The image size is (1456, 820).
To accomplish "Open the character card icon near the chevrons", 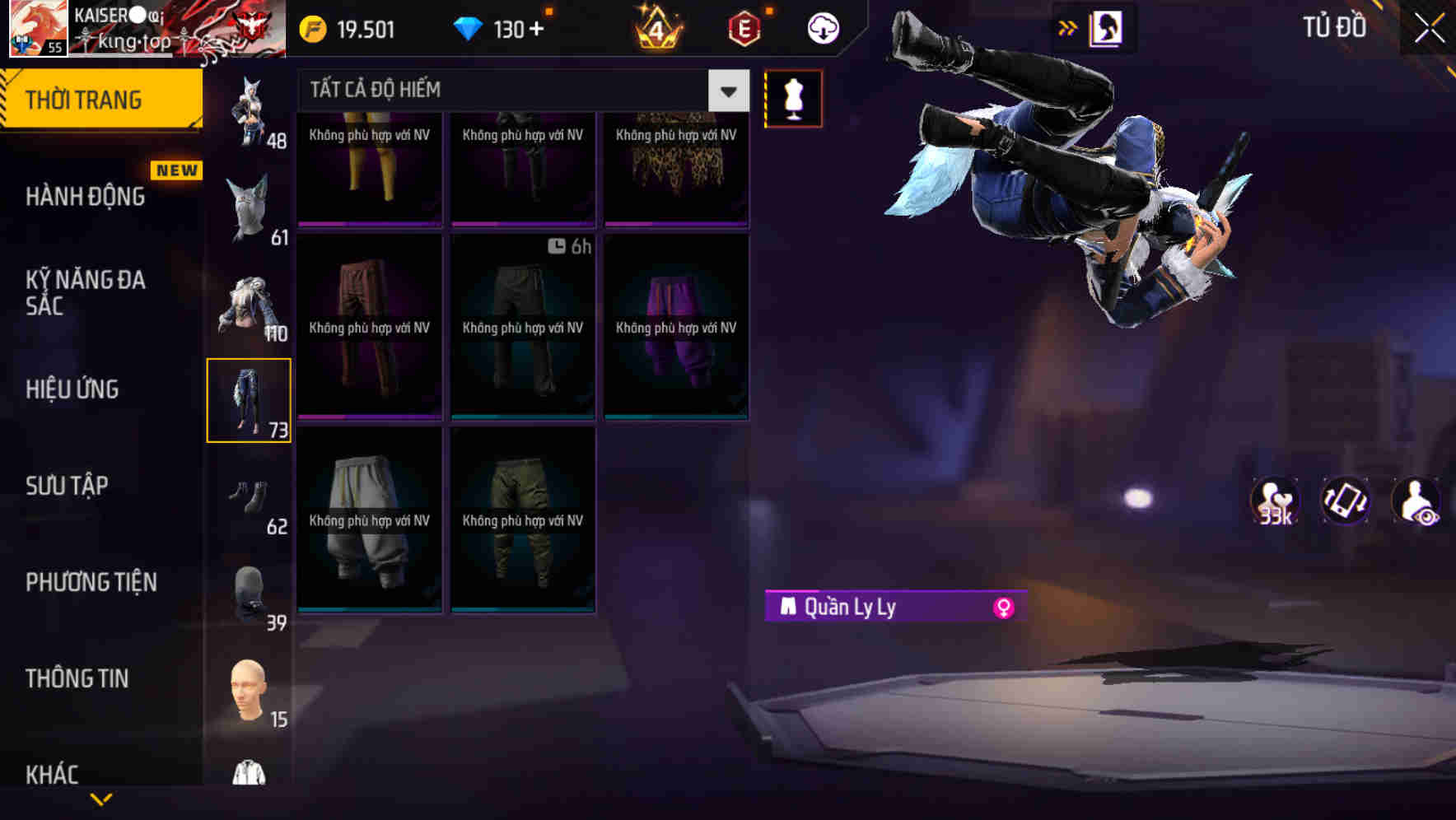I will [x=1104, y=27].
